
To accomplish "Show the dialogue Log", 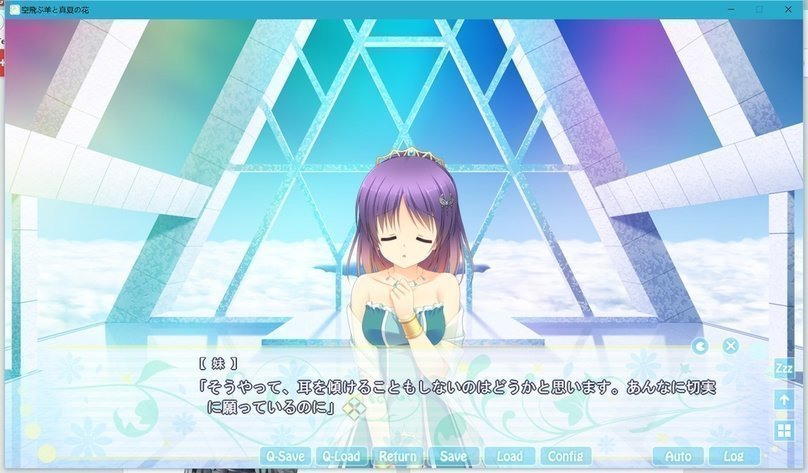I will pos(733,456).
